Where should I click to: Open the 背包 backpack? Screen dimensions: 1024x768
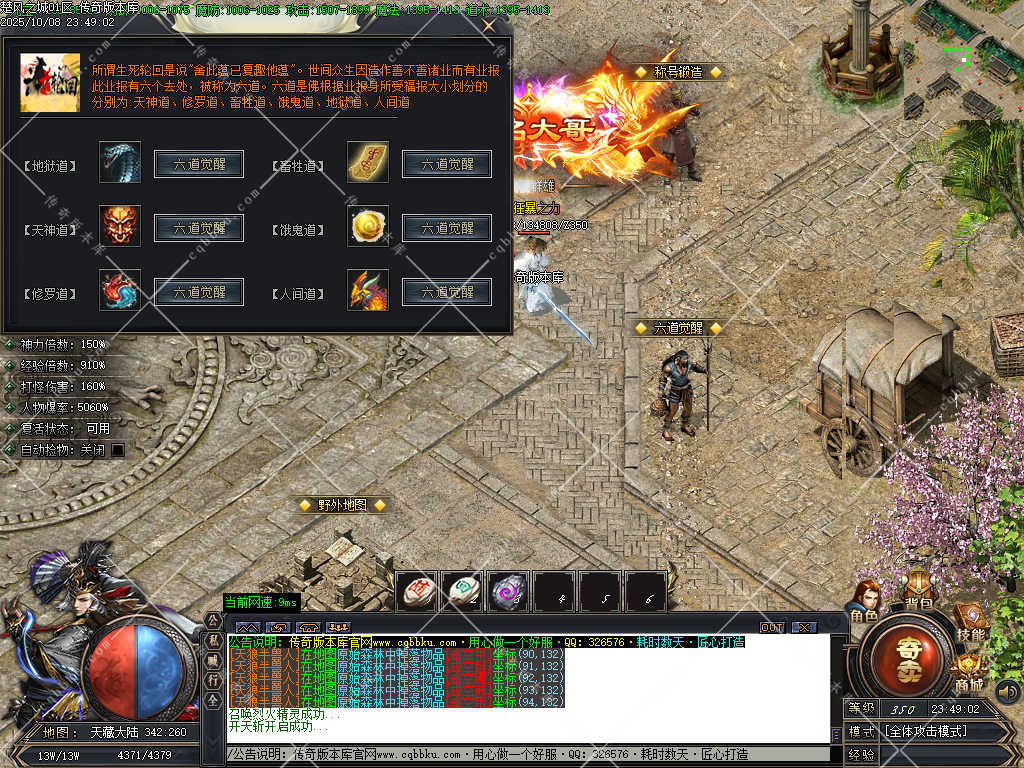pos(918,590)
